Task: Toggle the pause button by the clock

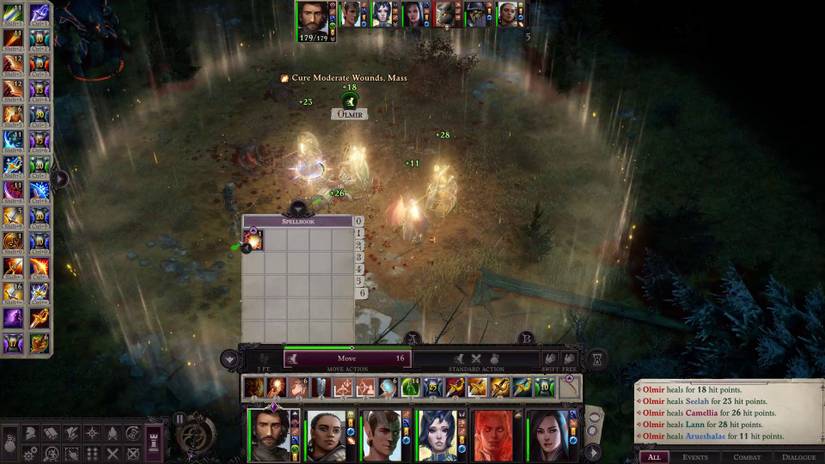Action: [x=180, y=419]
